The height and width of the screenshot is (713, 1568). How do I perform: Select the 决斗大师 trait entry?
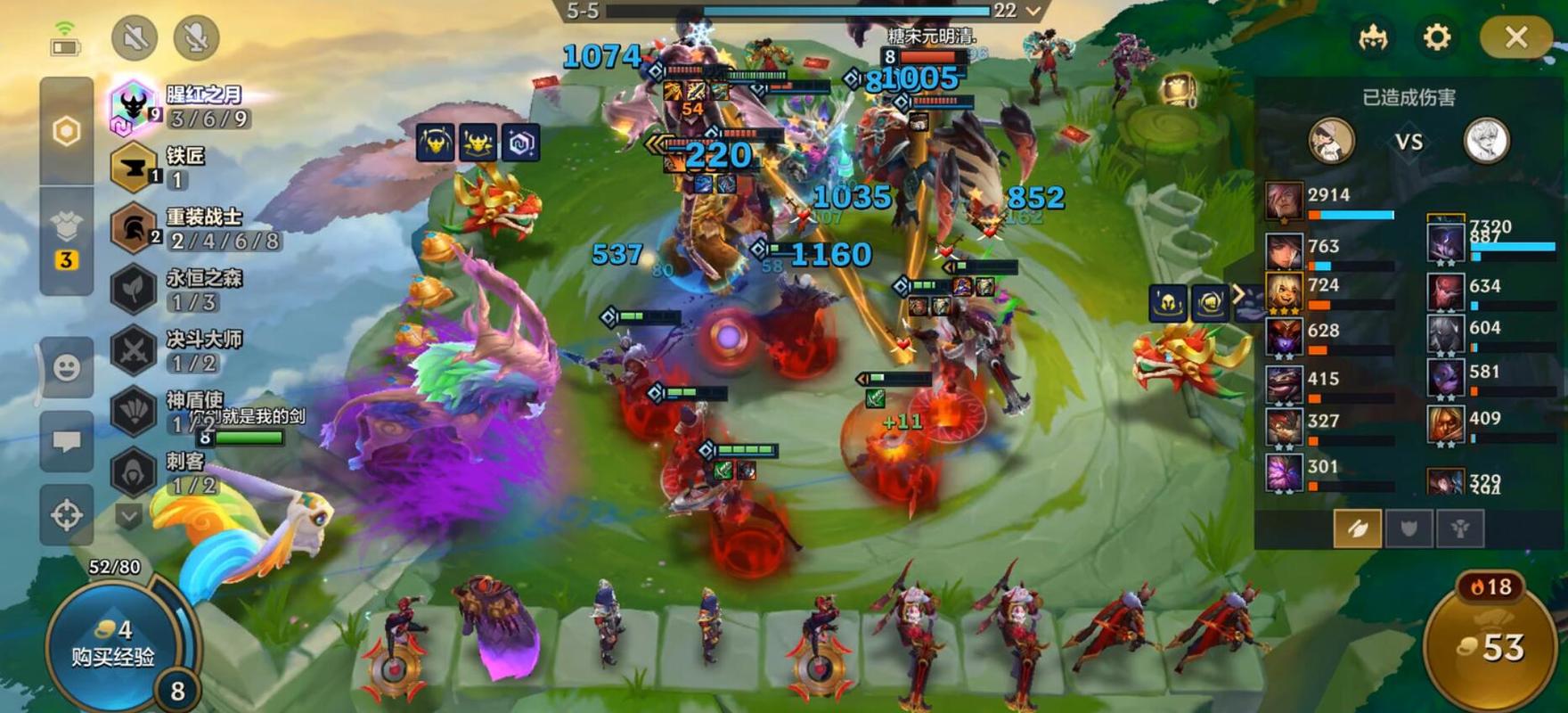(178, 350)
